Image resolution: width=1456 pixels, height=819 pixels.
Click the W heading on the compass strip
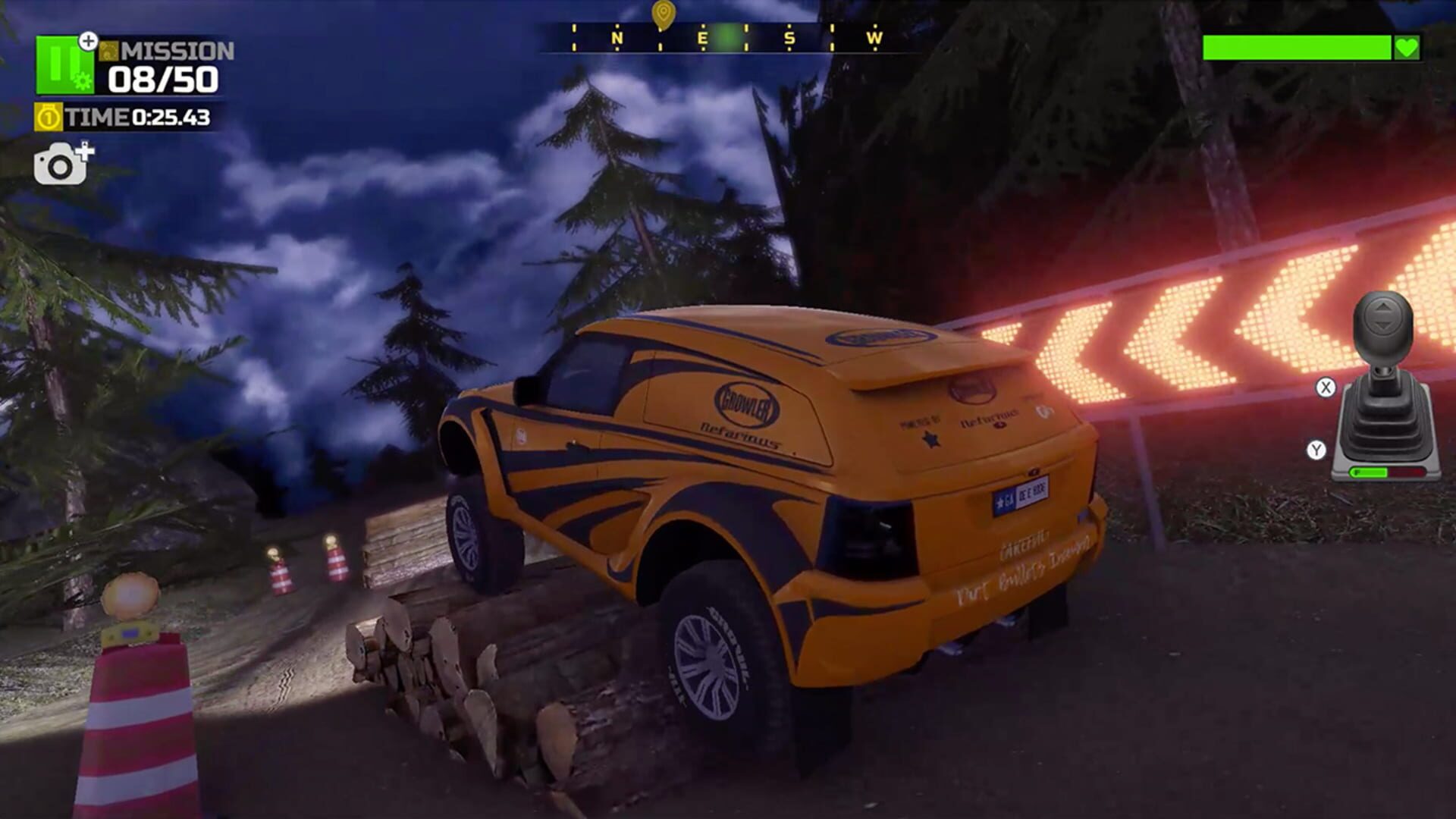coord(877,37)
